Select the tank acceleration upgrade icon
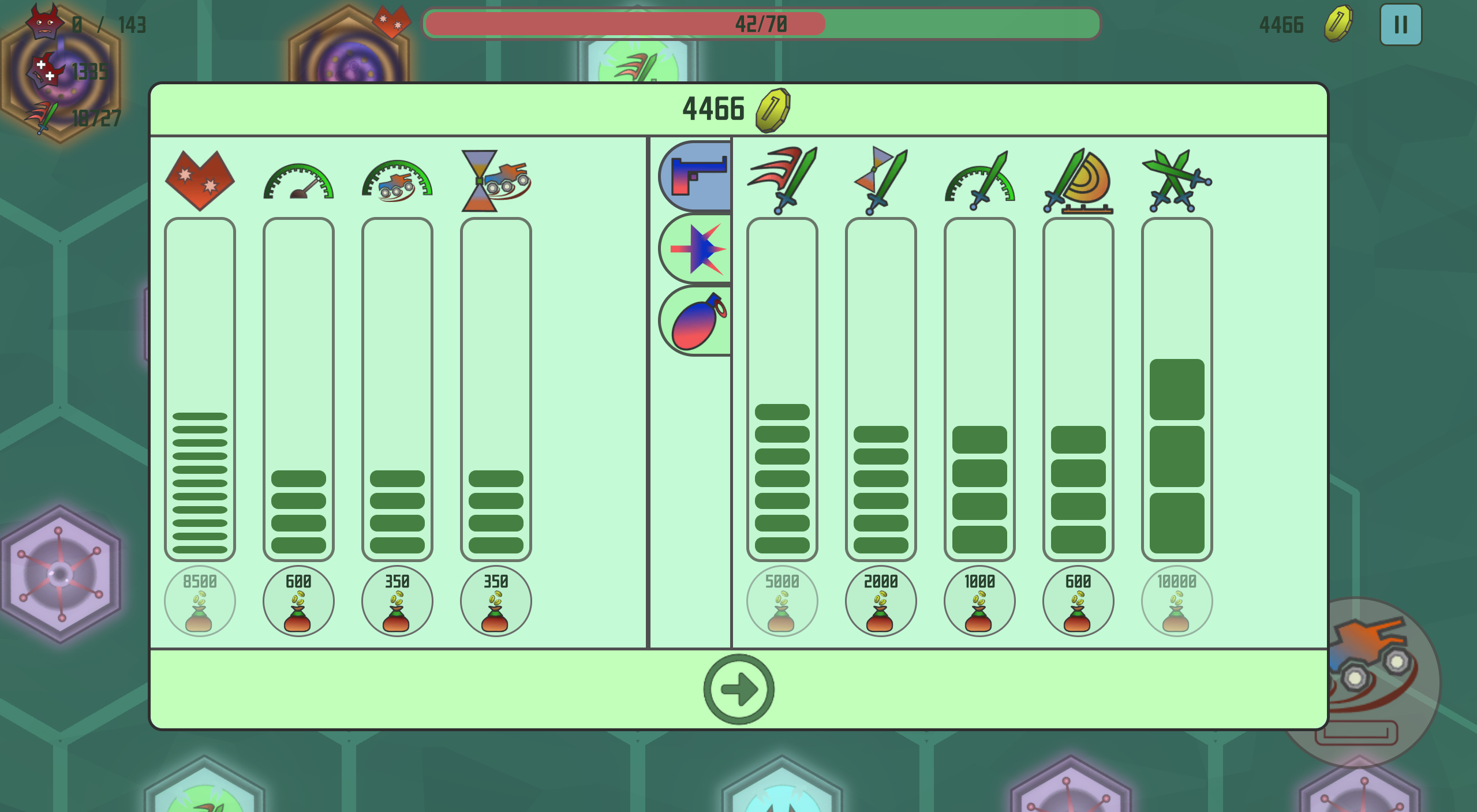 point(397,184)
